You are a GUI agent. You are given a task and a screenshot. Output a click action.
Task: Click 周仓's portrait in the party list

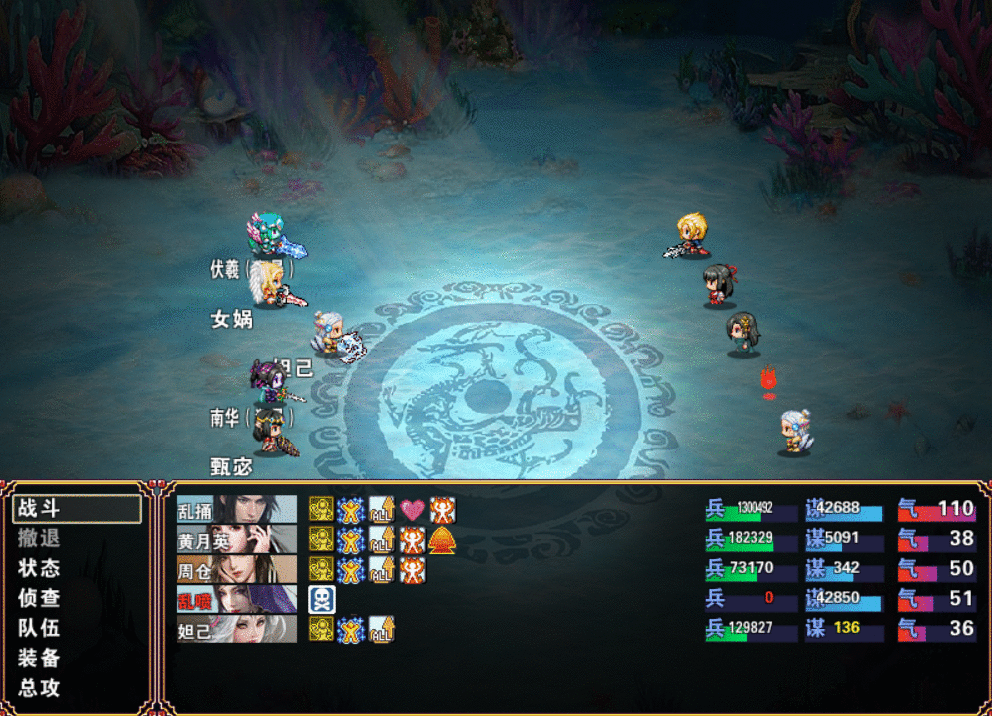(x=237, y=569)
